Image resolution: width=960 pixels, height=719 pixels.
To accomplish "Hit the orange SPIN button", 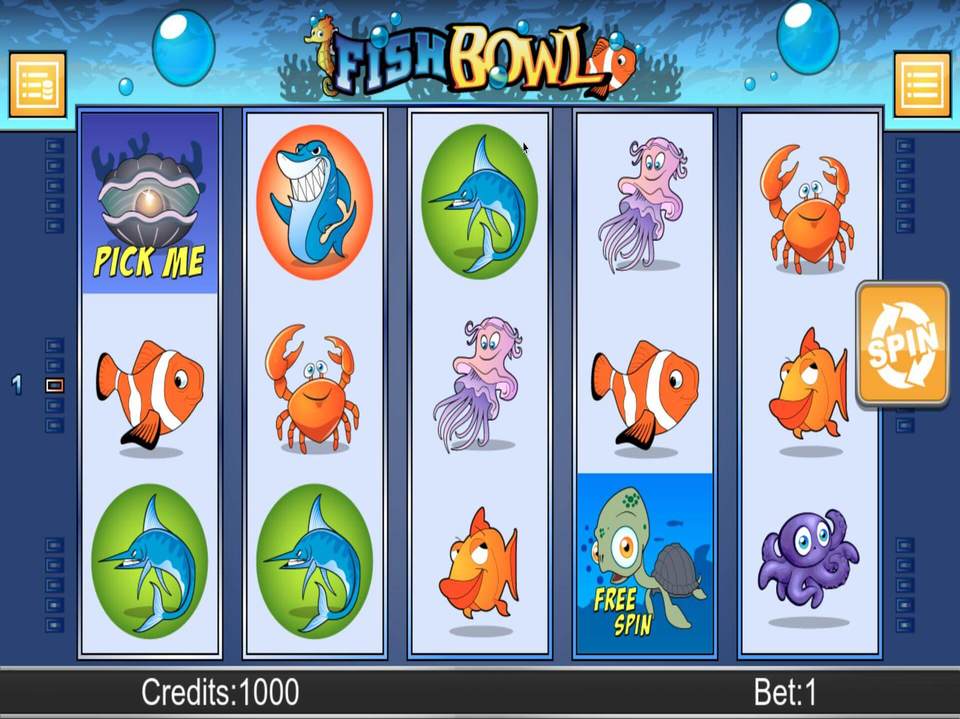I will point(902,344).
